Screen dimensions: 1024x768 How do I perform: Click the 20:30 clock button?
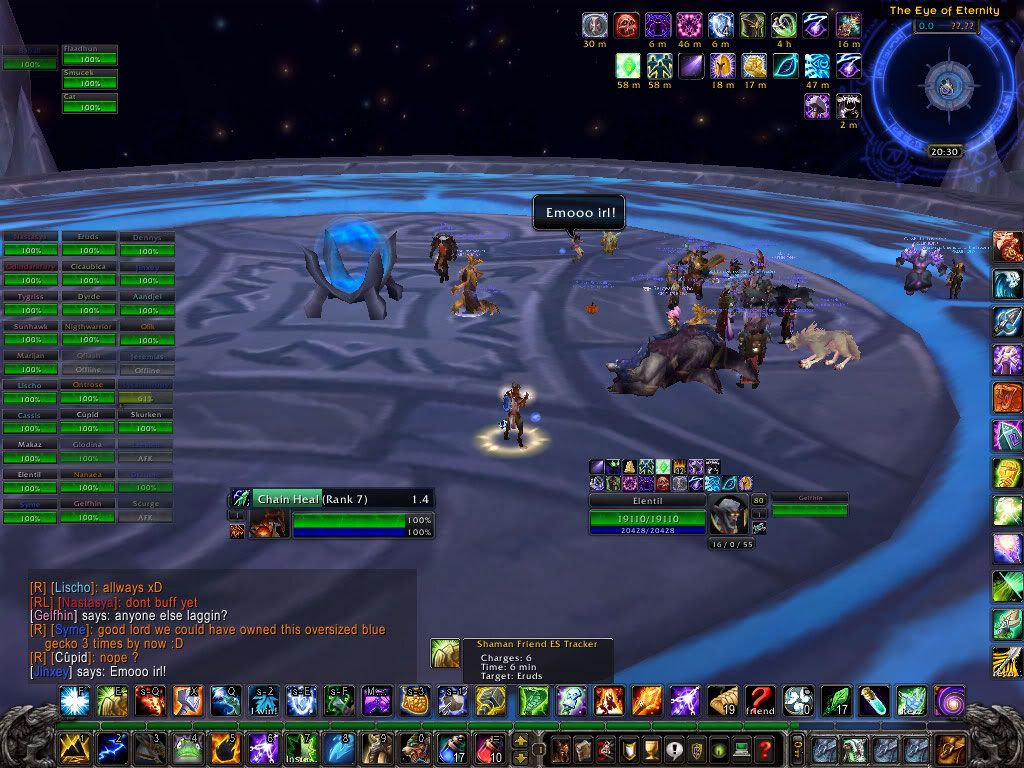coord(944,152)
